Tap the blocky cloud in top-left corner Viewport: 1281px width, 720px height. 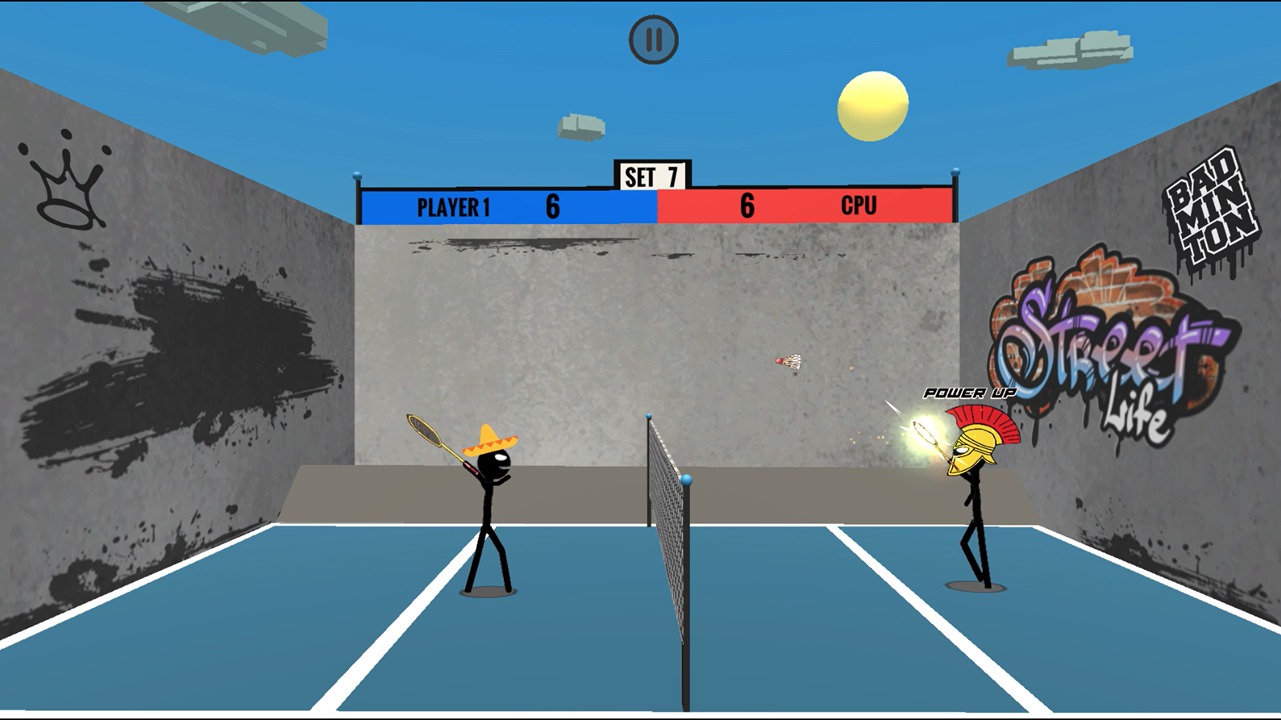pos(255,25)
